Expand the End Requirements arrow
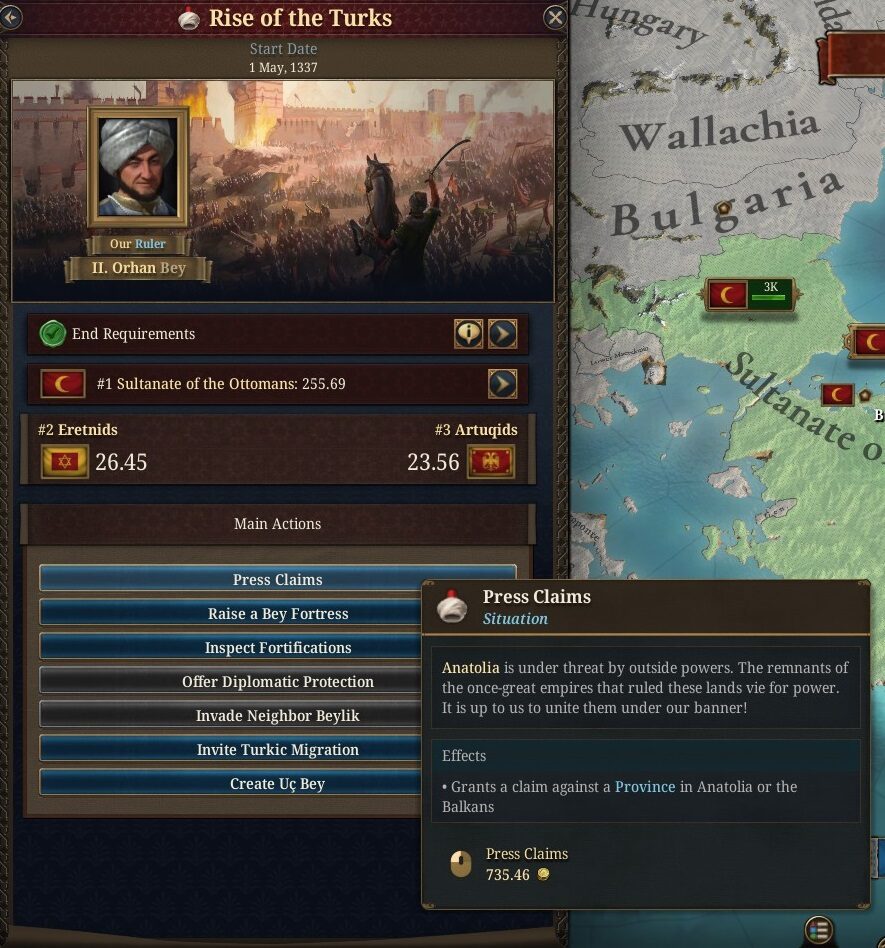The image size is (885, 948). tap(502, 334)
